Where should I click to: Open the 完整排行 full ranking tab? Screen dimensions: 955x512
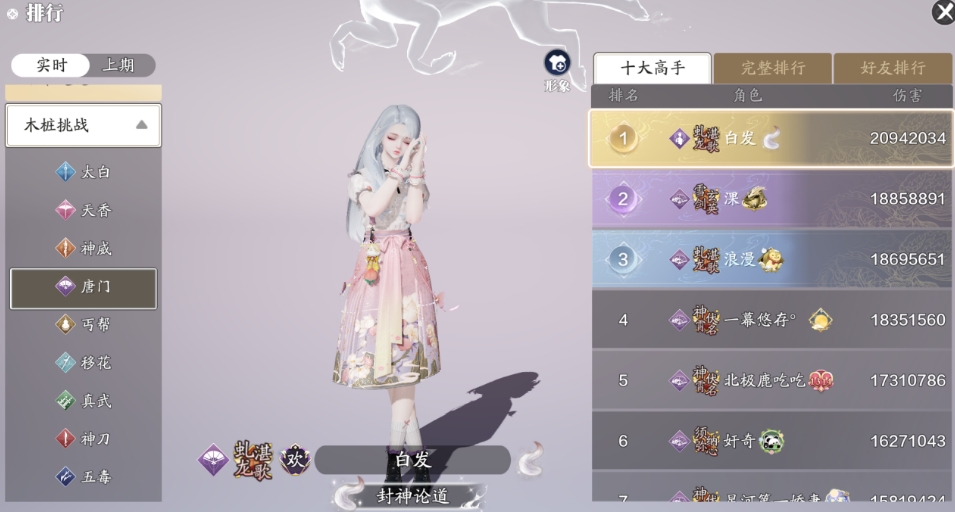click(x=772, y=68)
